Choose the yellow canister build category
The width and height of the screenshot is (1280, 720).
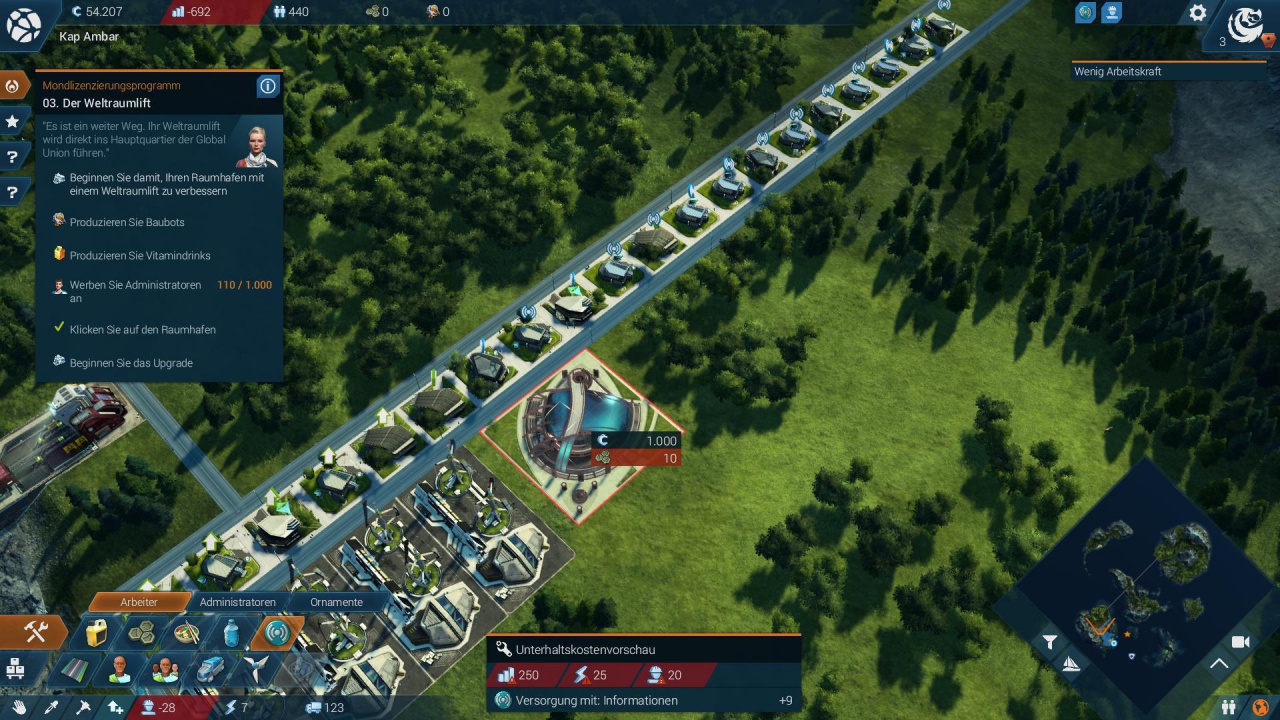click(96, 633)
